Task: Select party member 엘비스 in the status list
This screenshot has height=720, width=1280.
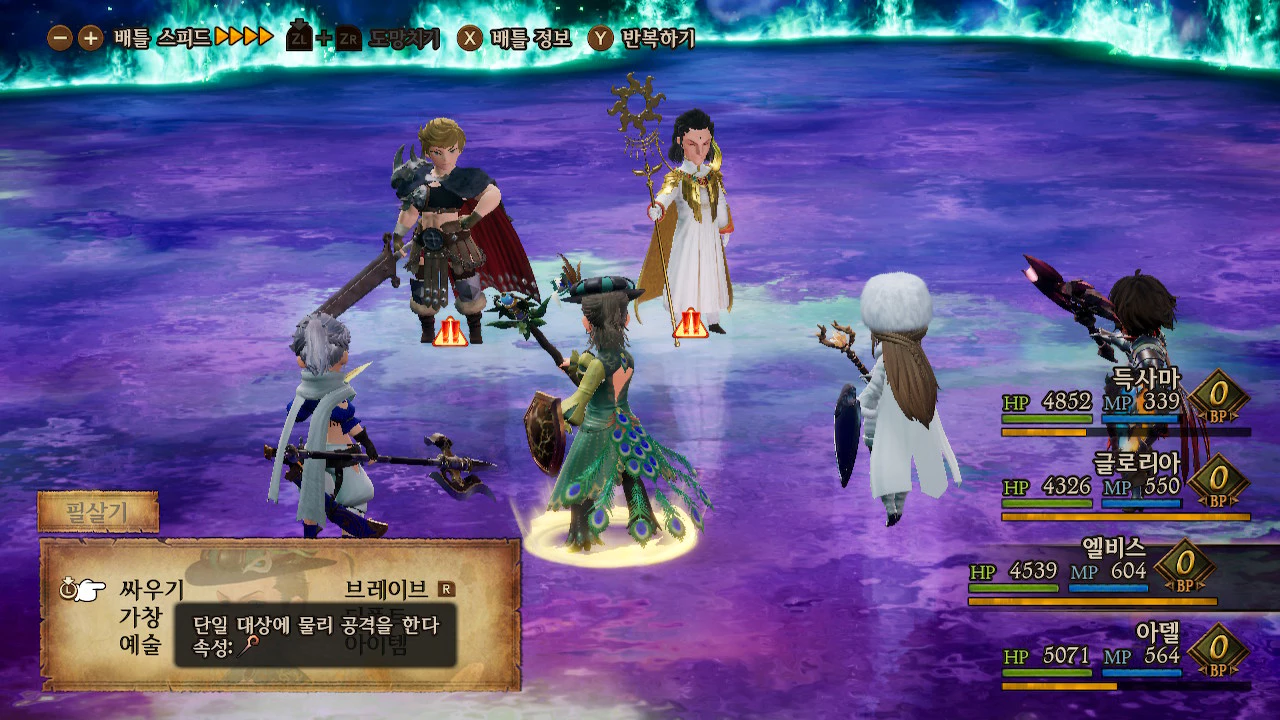Action: pyautogui.click(x=1113, y=548)
